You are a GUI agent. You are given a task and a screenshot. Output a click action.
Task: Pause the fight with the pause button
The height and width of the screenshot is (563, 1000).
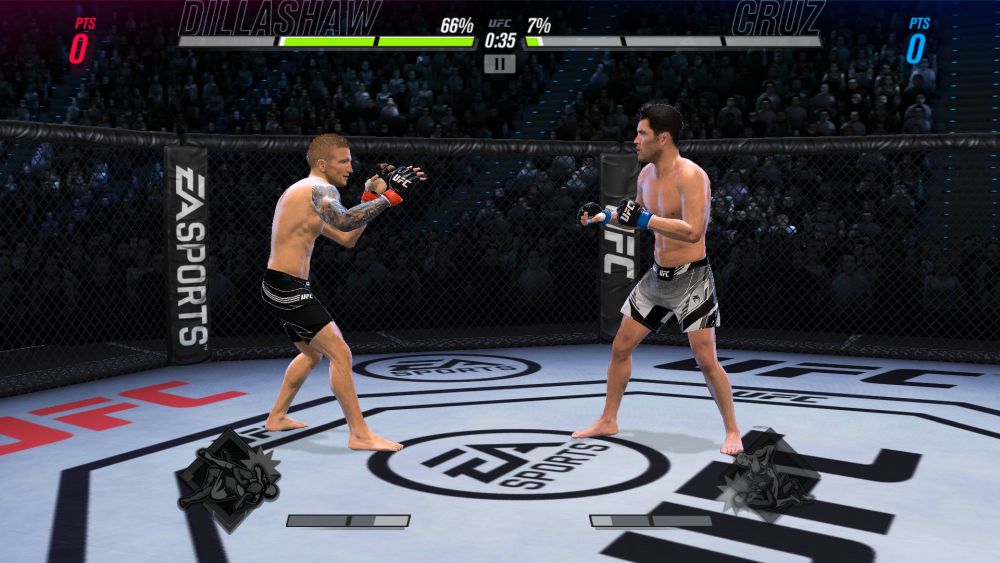(x=499, y=64)
